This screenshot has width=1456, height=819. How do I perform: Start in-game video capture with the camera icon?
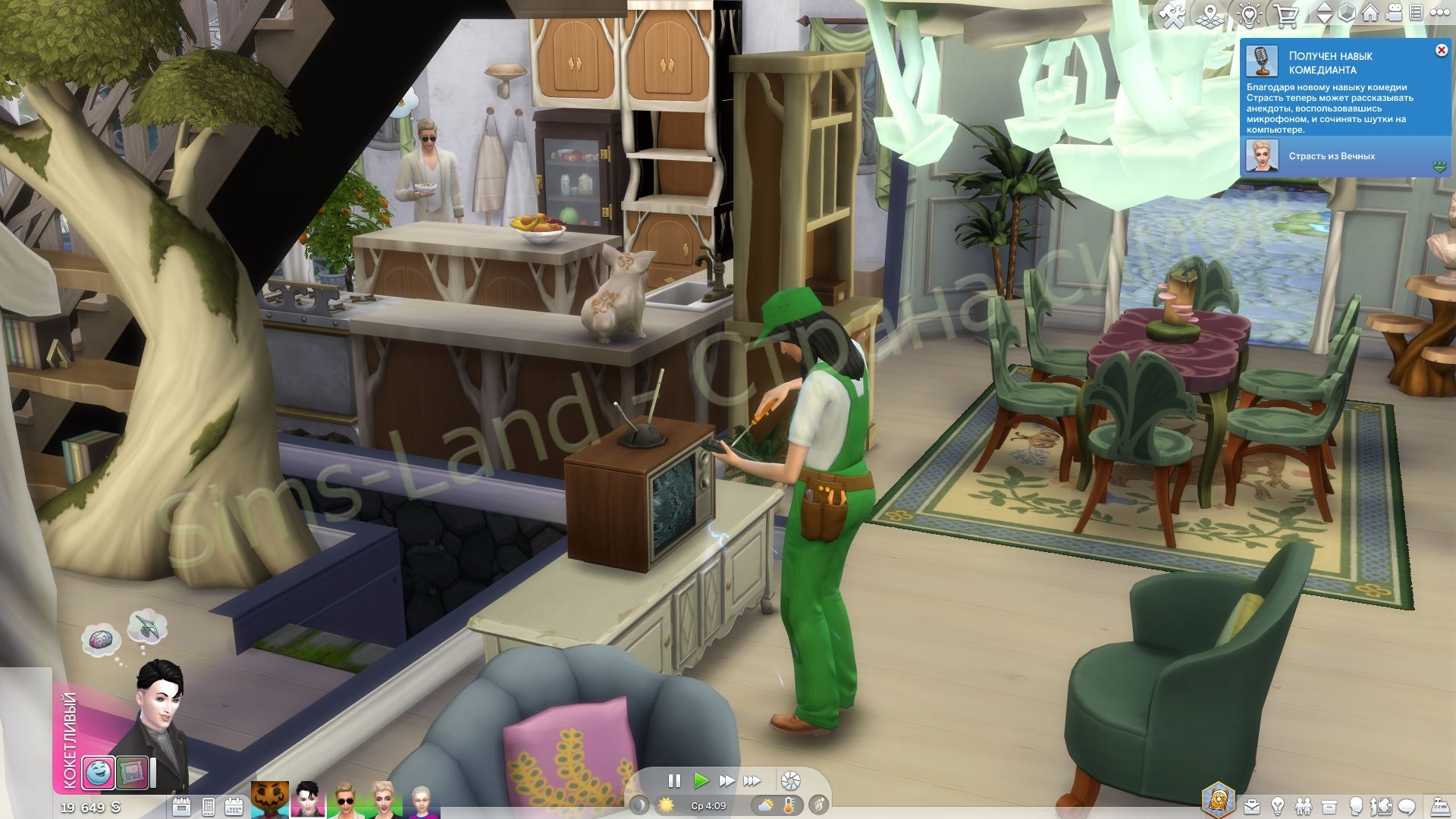point(1393,13)
